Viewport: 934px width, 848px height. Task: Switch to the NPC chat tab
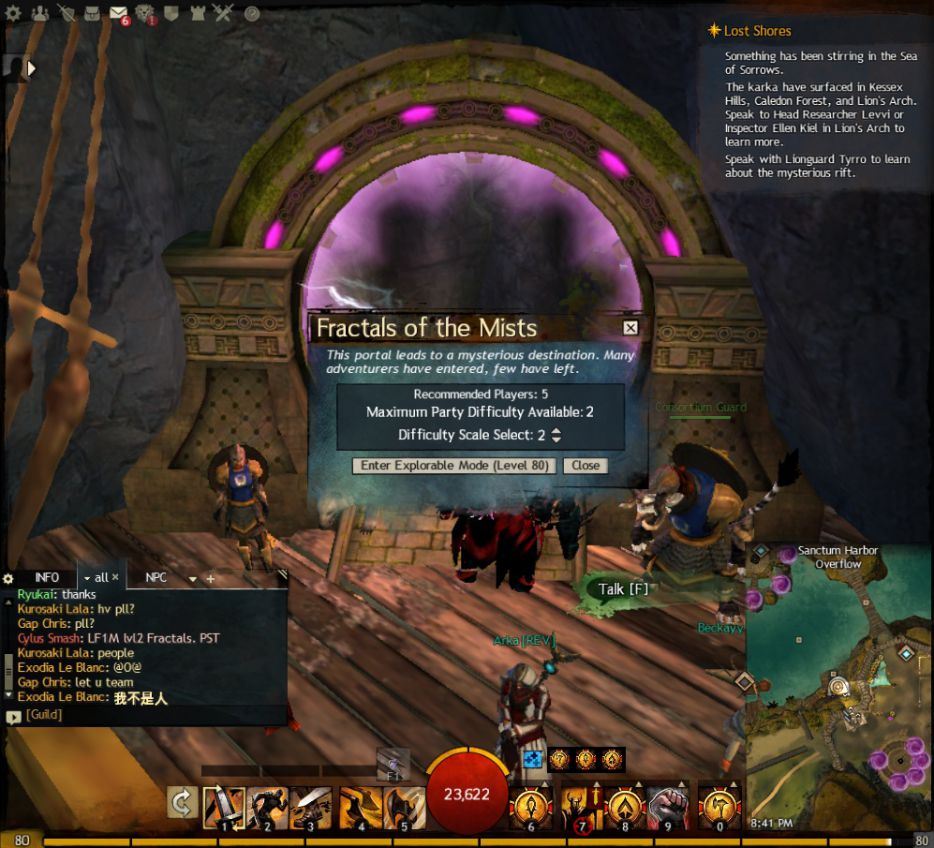(x=156, y=577)
